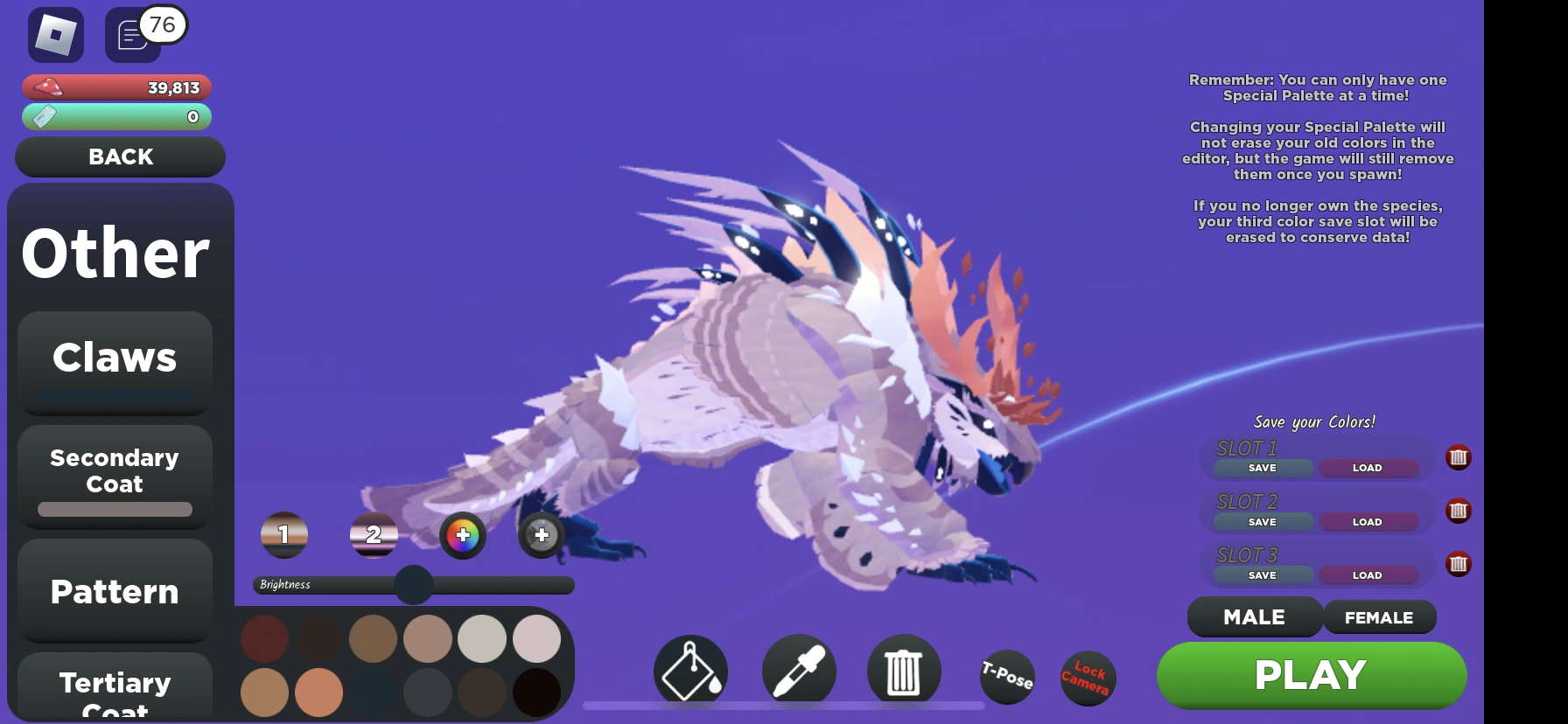Adjust the Brightness slider
This screenshot has height=724, width=1568.
tap(412, 586)
